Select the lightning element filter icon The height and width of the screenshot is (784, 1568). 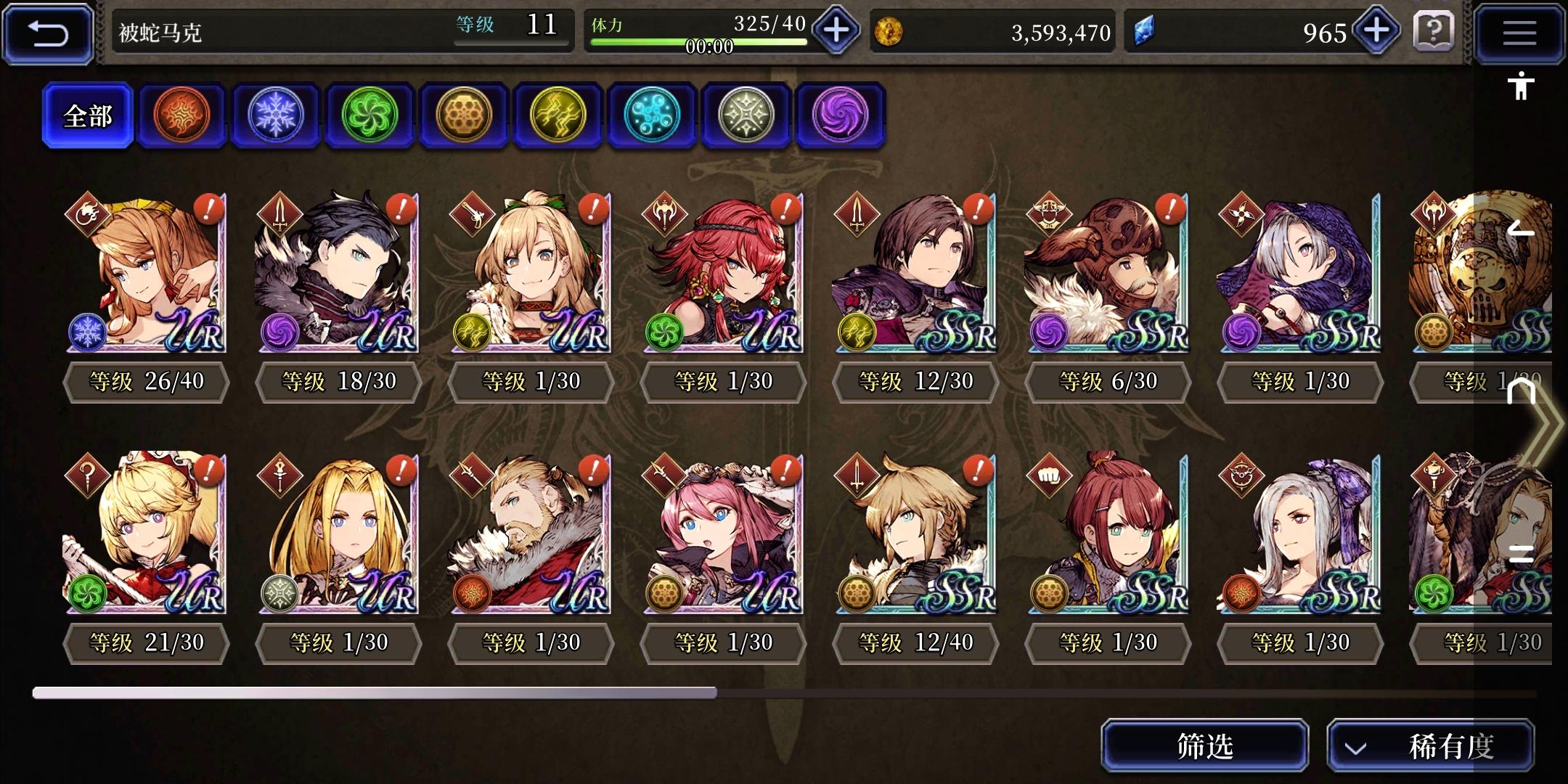[558, 115]
